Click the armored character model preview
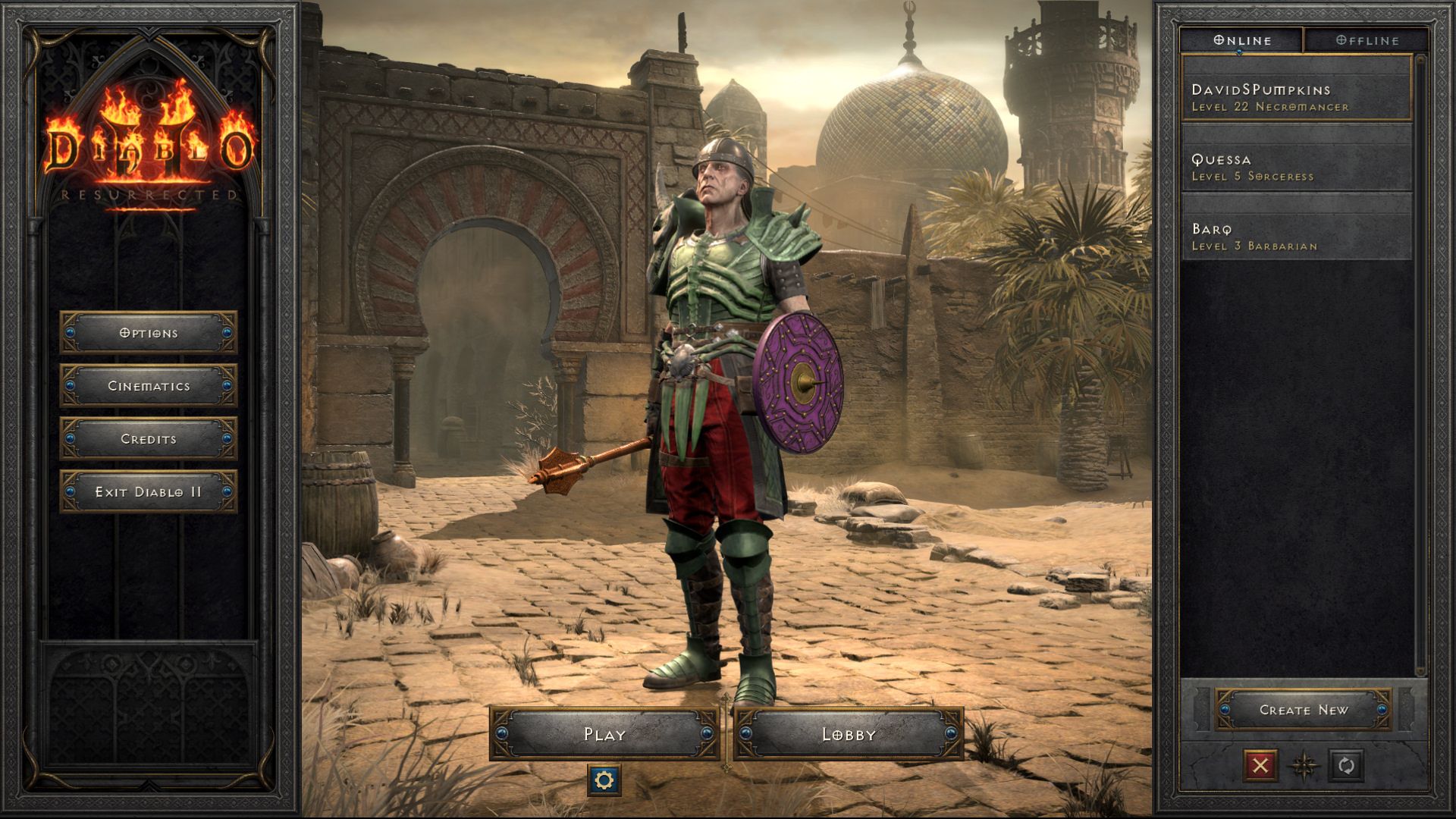The width and height of the screenshot is (1456, 819). pos(720,379)
